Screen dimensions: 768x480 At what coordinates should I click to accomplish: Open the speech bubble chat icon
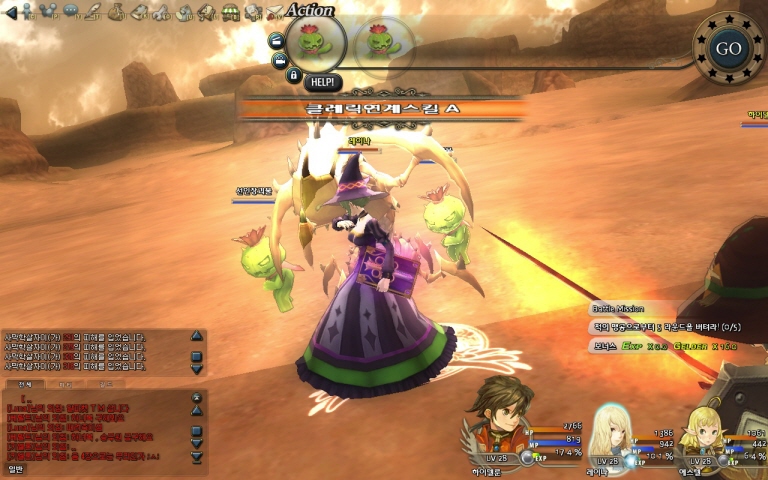[x=71, y=12]
